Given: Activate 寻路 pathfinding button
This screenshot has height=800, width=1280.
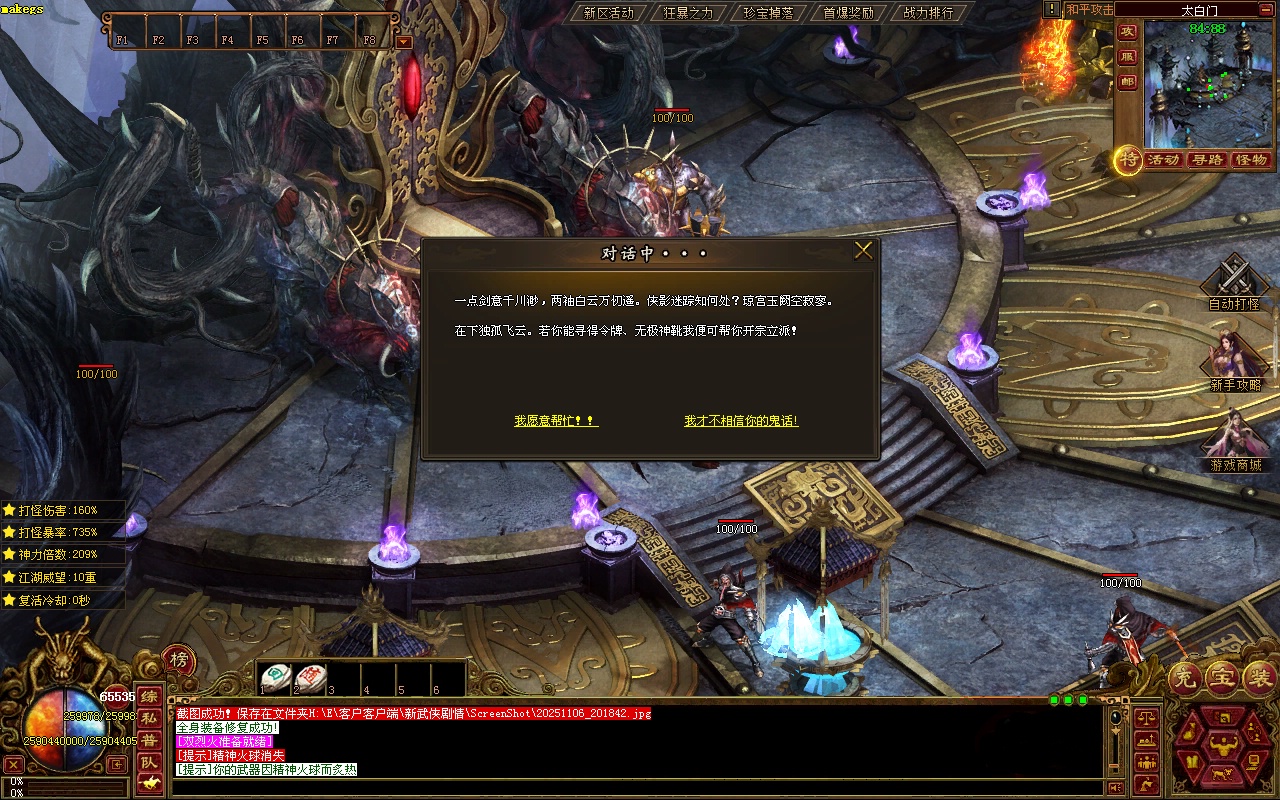Looking at the screenshot, I should click(1207, 160).
